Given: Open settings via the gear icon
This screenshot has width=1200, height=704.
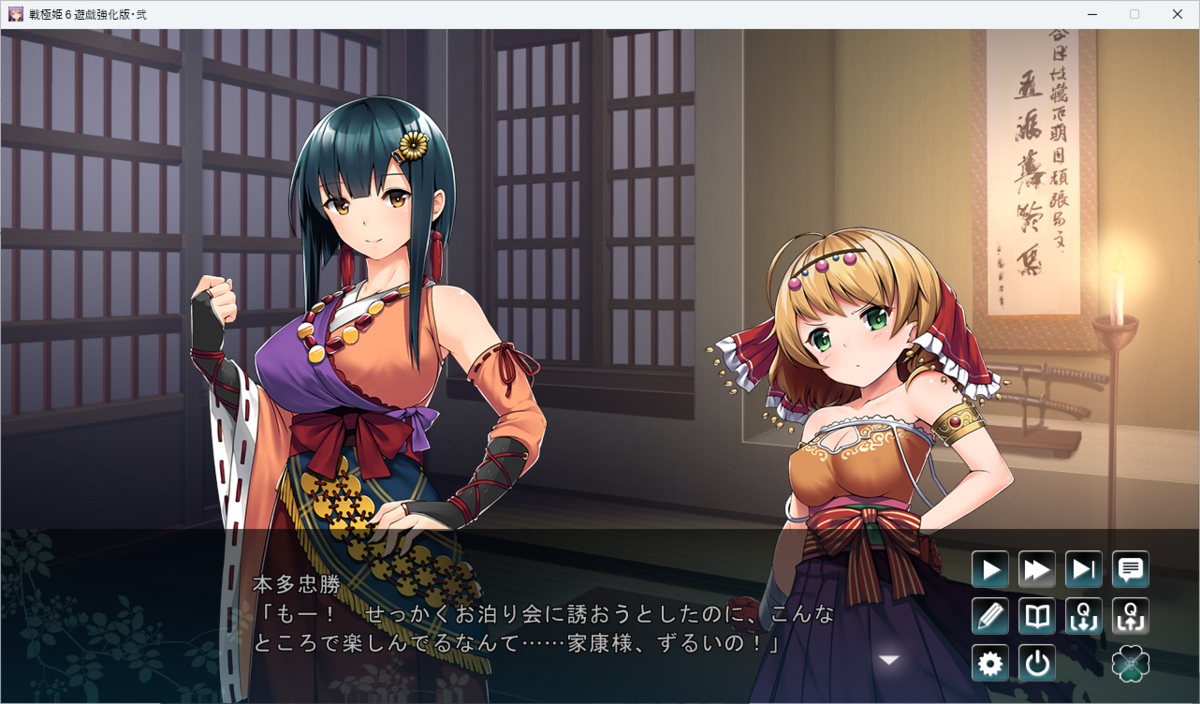Looking at the screenshot, I should point(990,664).
